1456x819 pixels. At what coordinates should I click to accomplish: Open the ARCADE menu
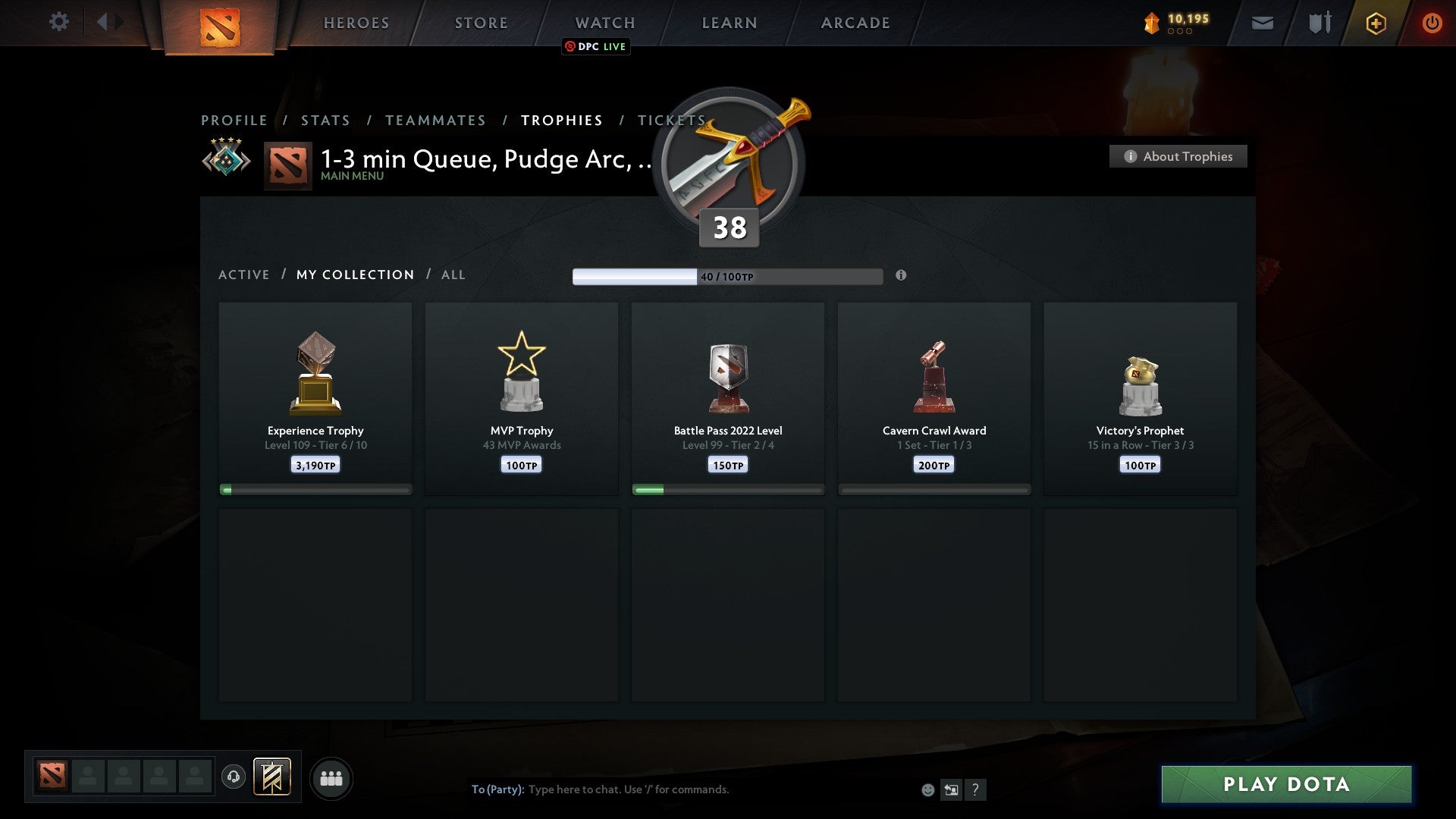pos(855,23)
